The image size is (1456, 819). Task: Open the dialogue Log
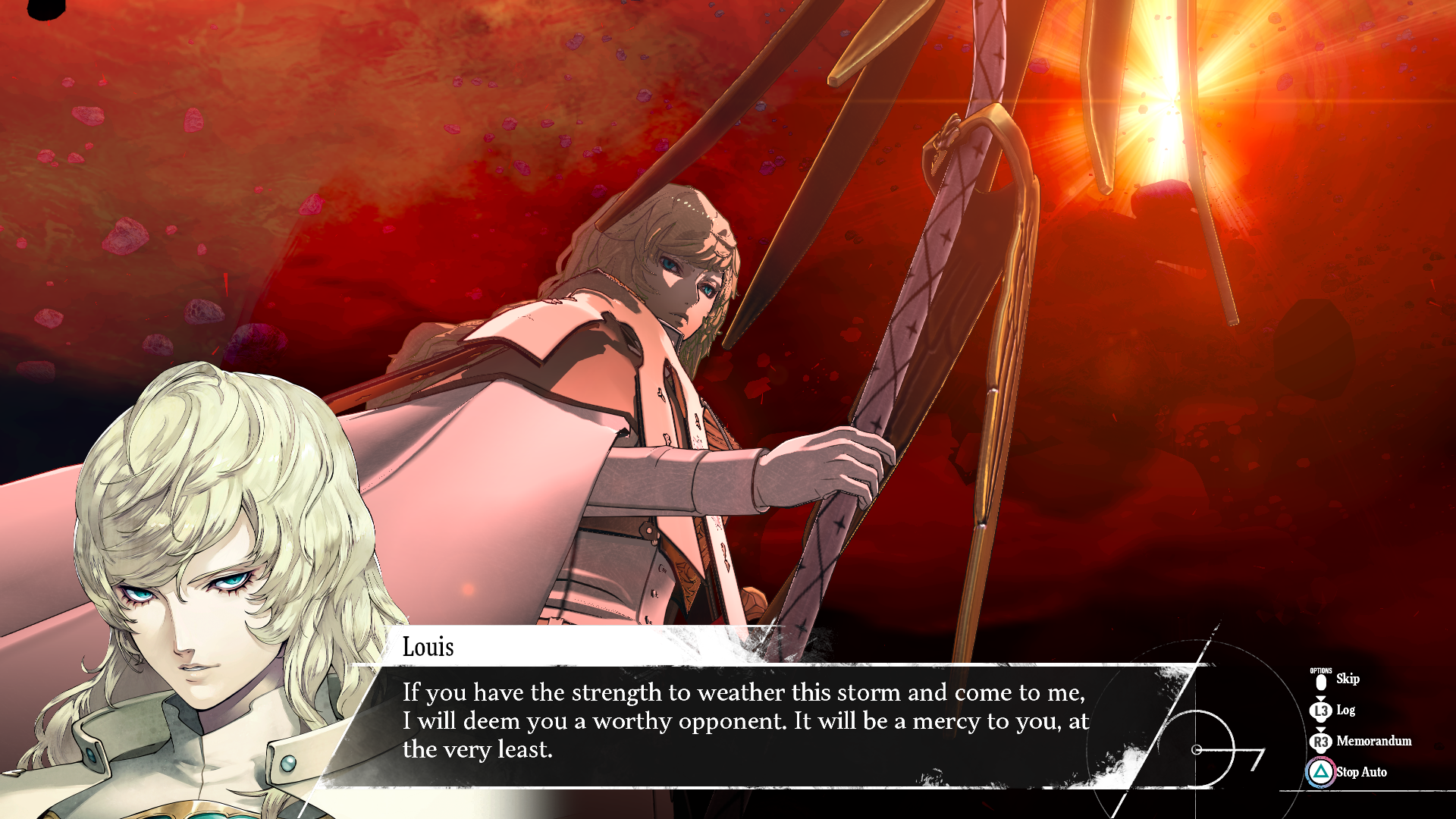click(x=1345, y=711)
